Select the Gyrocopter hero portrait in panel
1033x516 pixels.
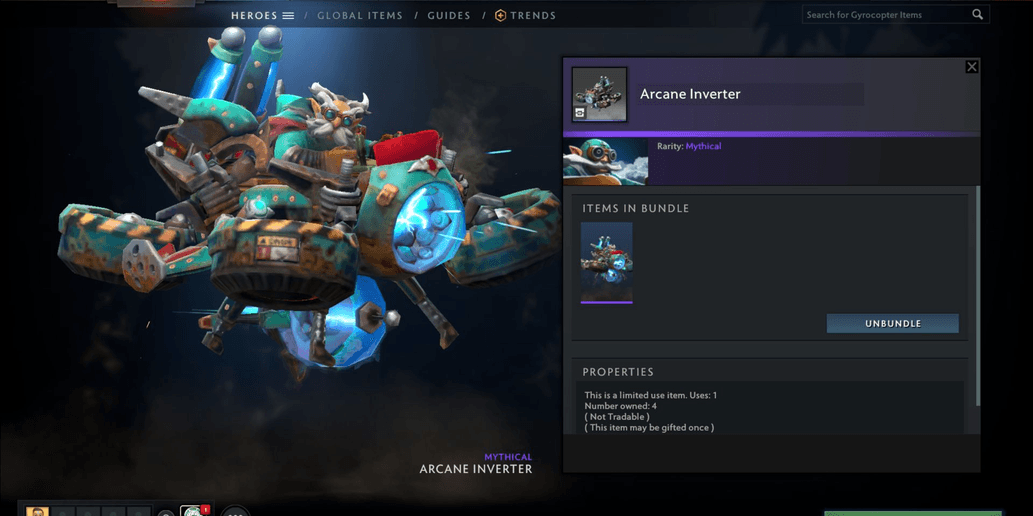(605, 162)
